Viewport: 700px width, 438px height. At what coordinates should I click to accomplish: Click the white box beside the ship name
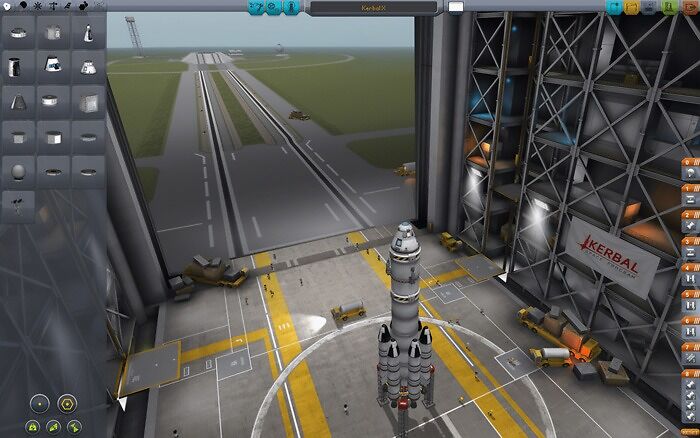[455, 8]
